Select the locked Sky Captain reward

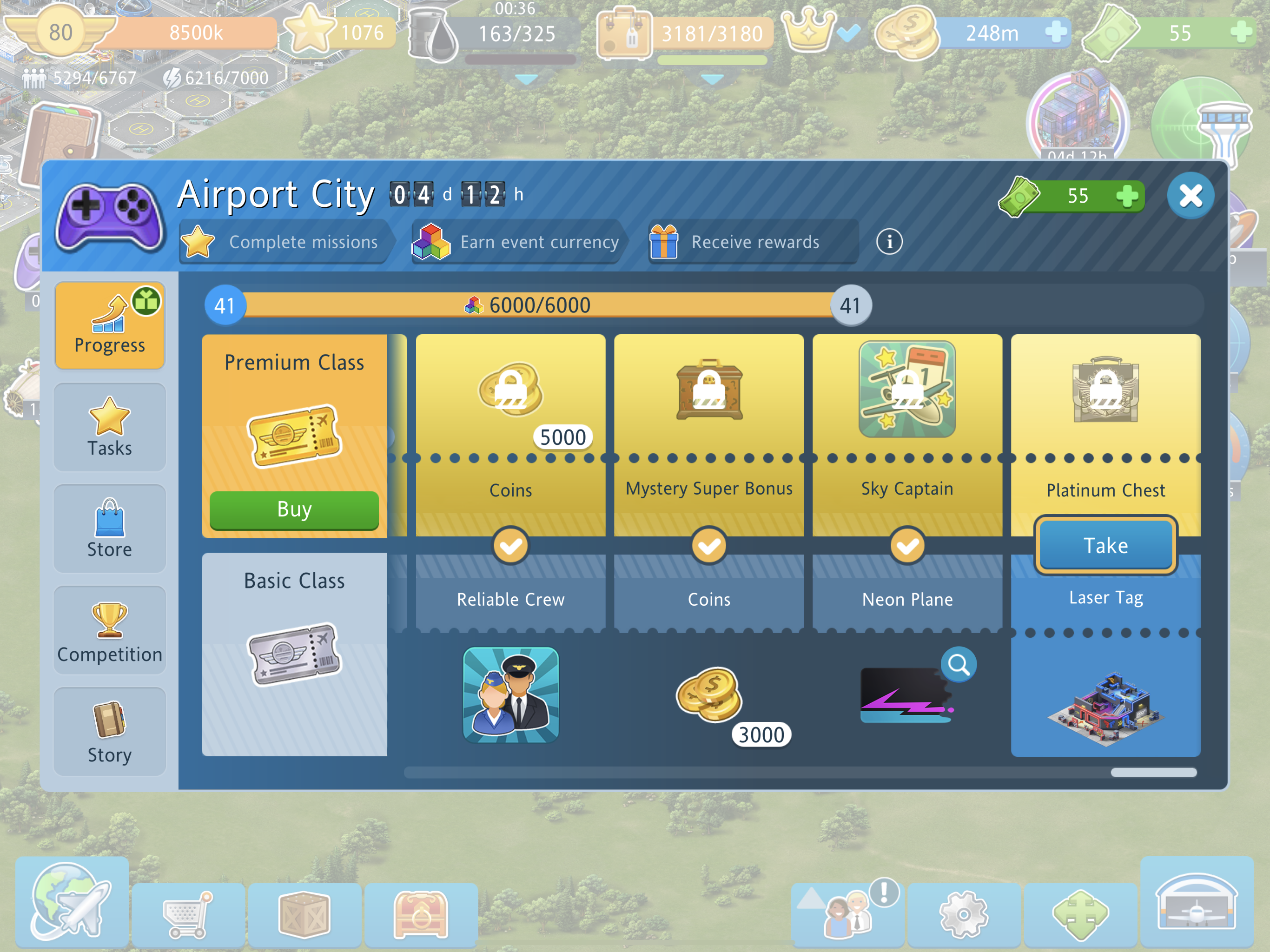coord(907,389)
